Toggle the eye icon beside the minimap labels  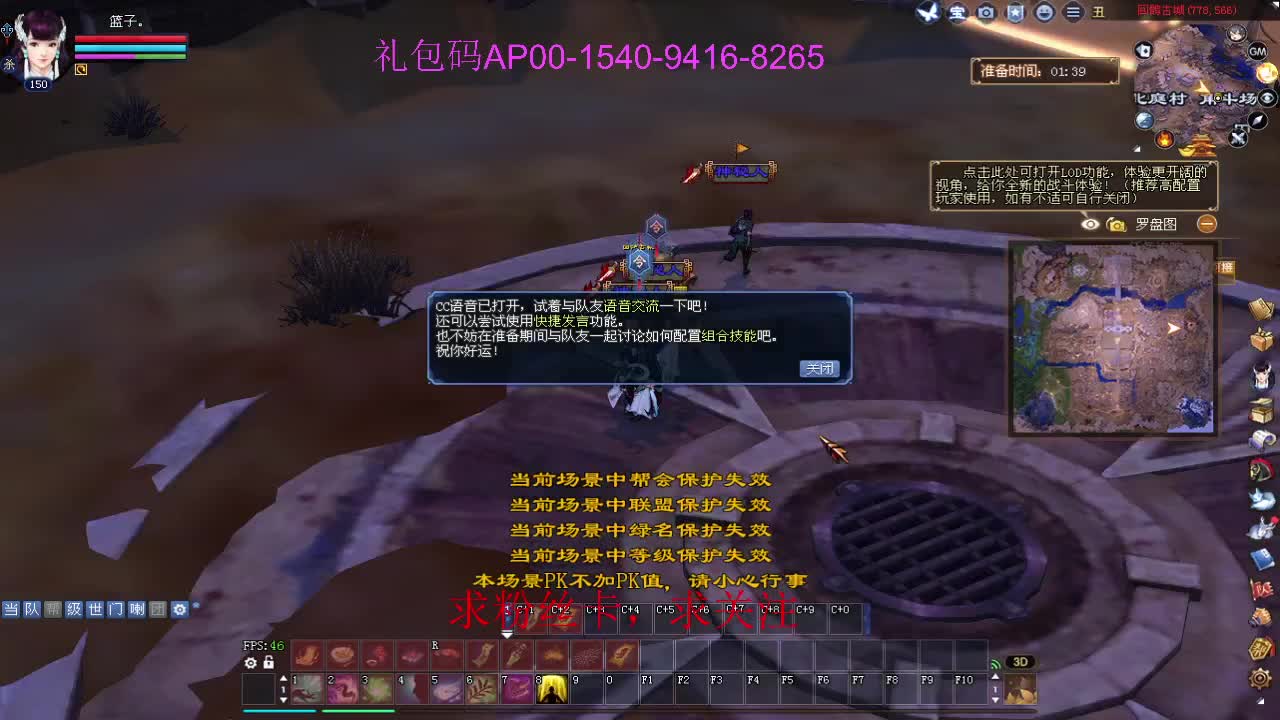click(1265, 98)
